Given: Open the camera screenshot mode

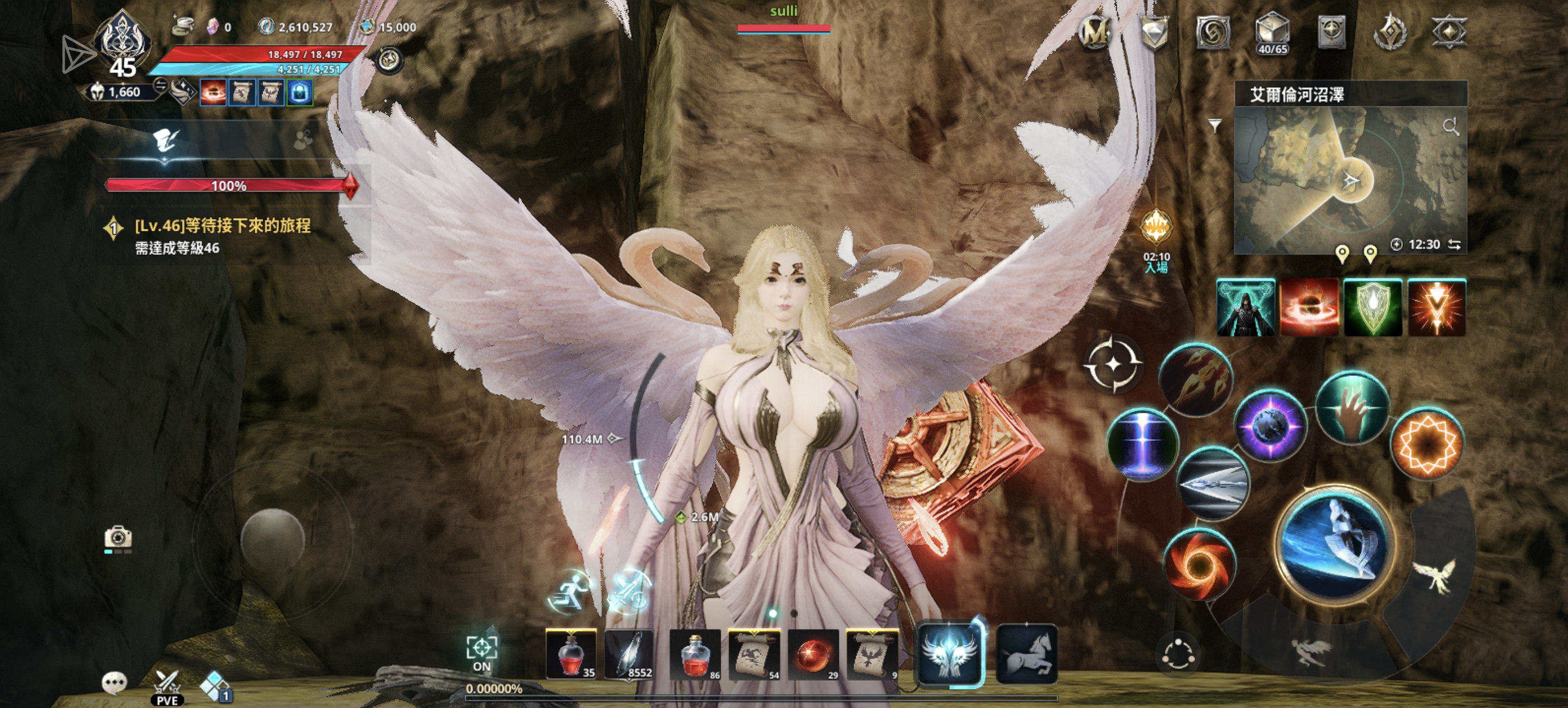Looking at the screenshot, I should [x=118, y=538].
